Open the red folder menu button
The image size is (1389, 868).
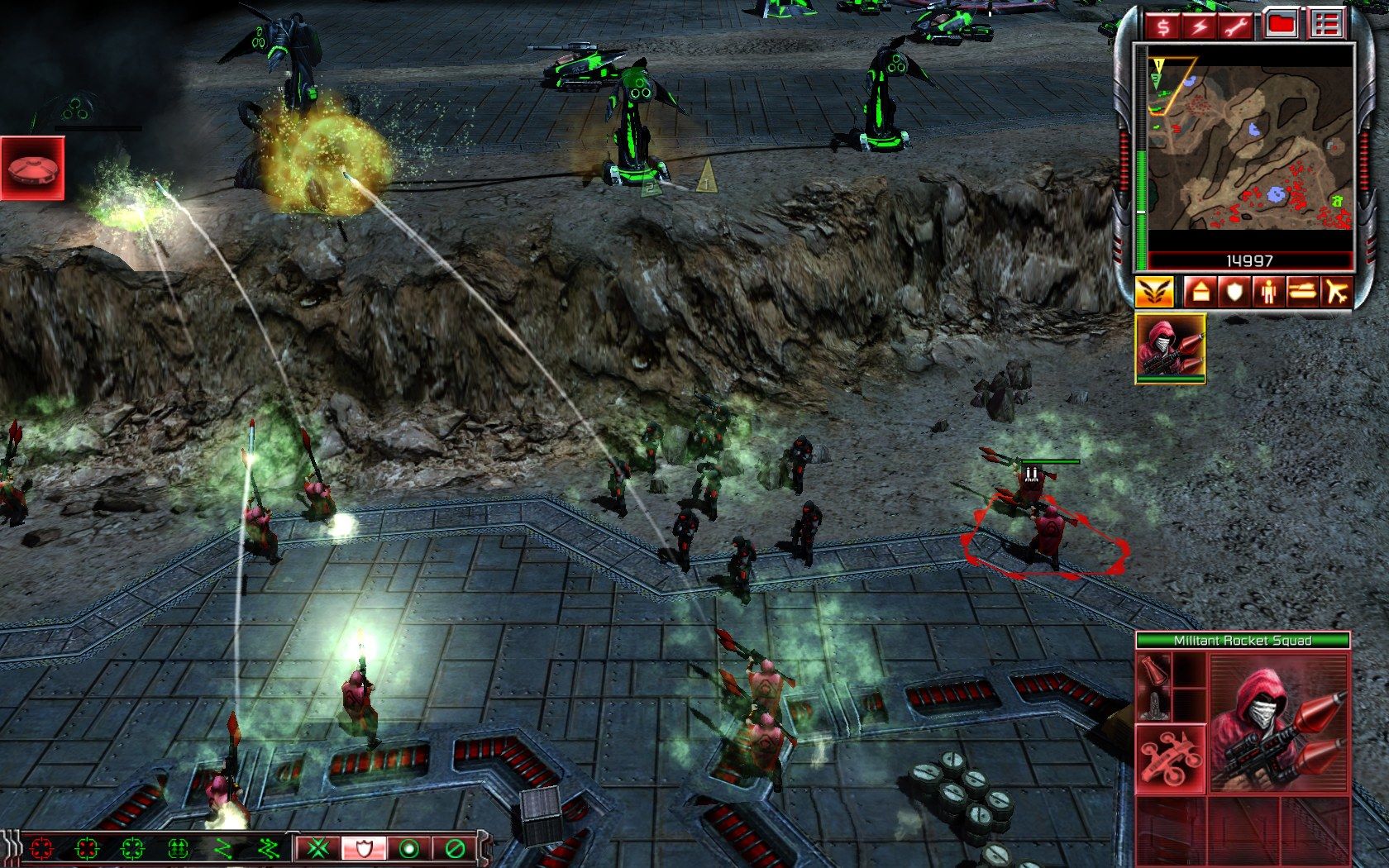point(1282,26)
